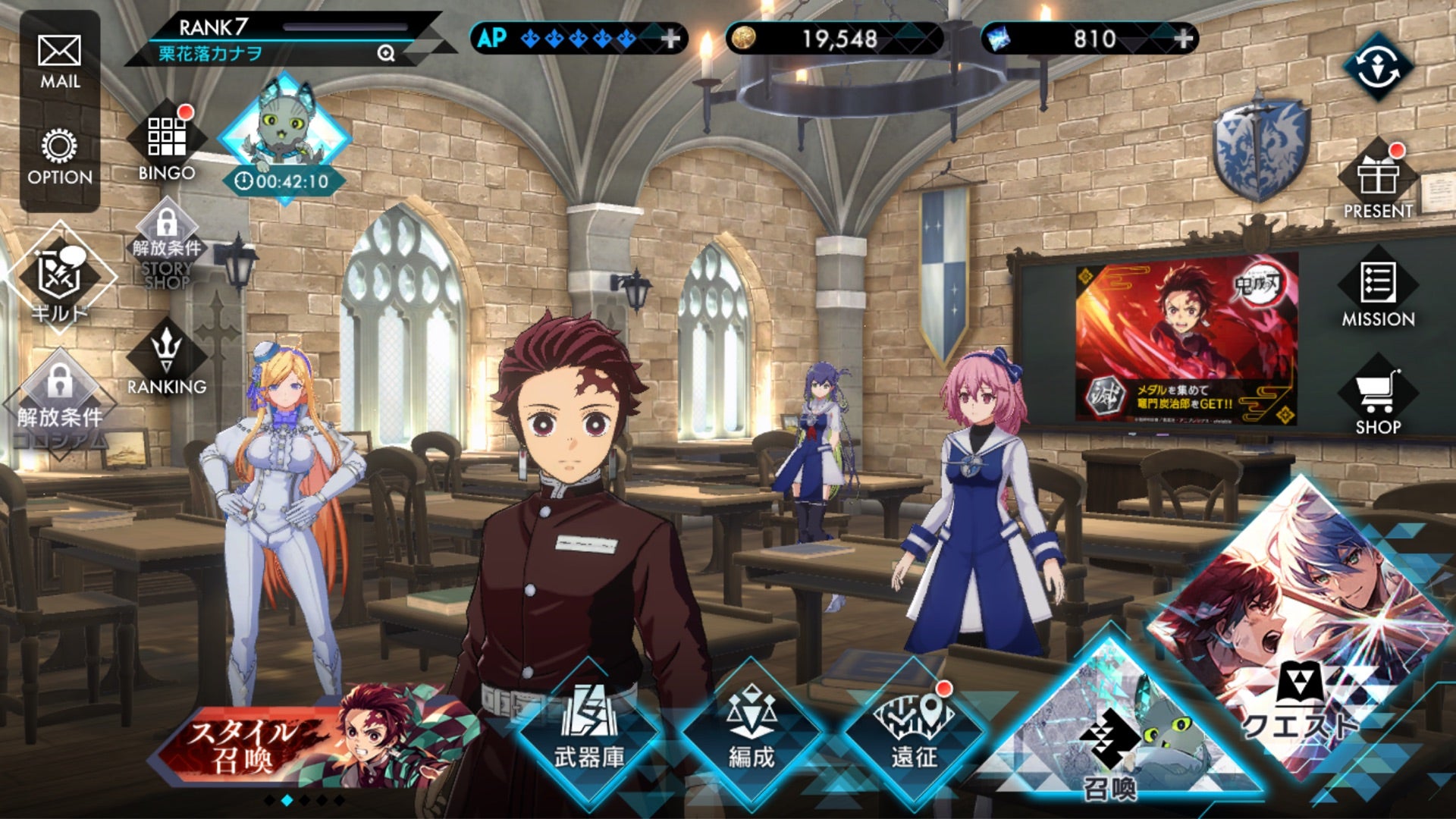View the RANKING board
The image size is (1456, 819).
[167, 360]
